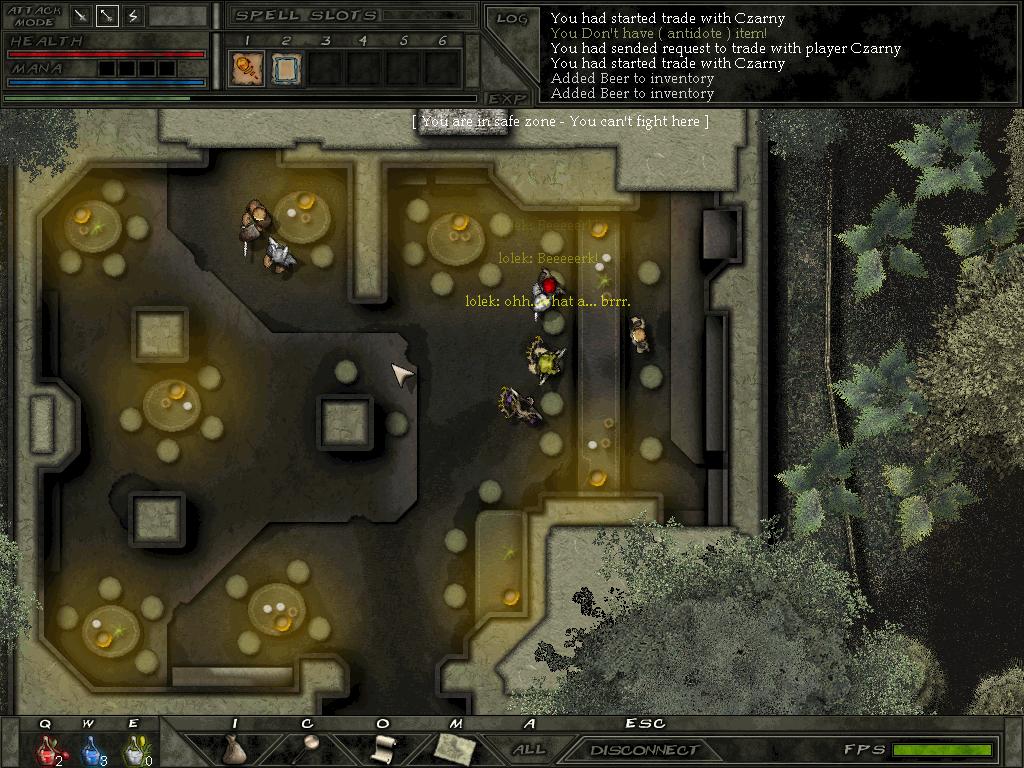Show the quest scroll icon
Viewport: 1024px width, 768px height.
coord(383,747)
